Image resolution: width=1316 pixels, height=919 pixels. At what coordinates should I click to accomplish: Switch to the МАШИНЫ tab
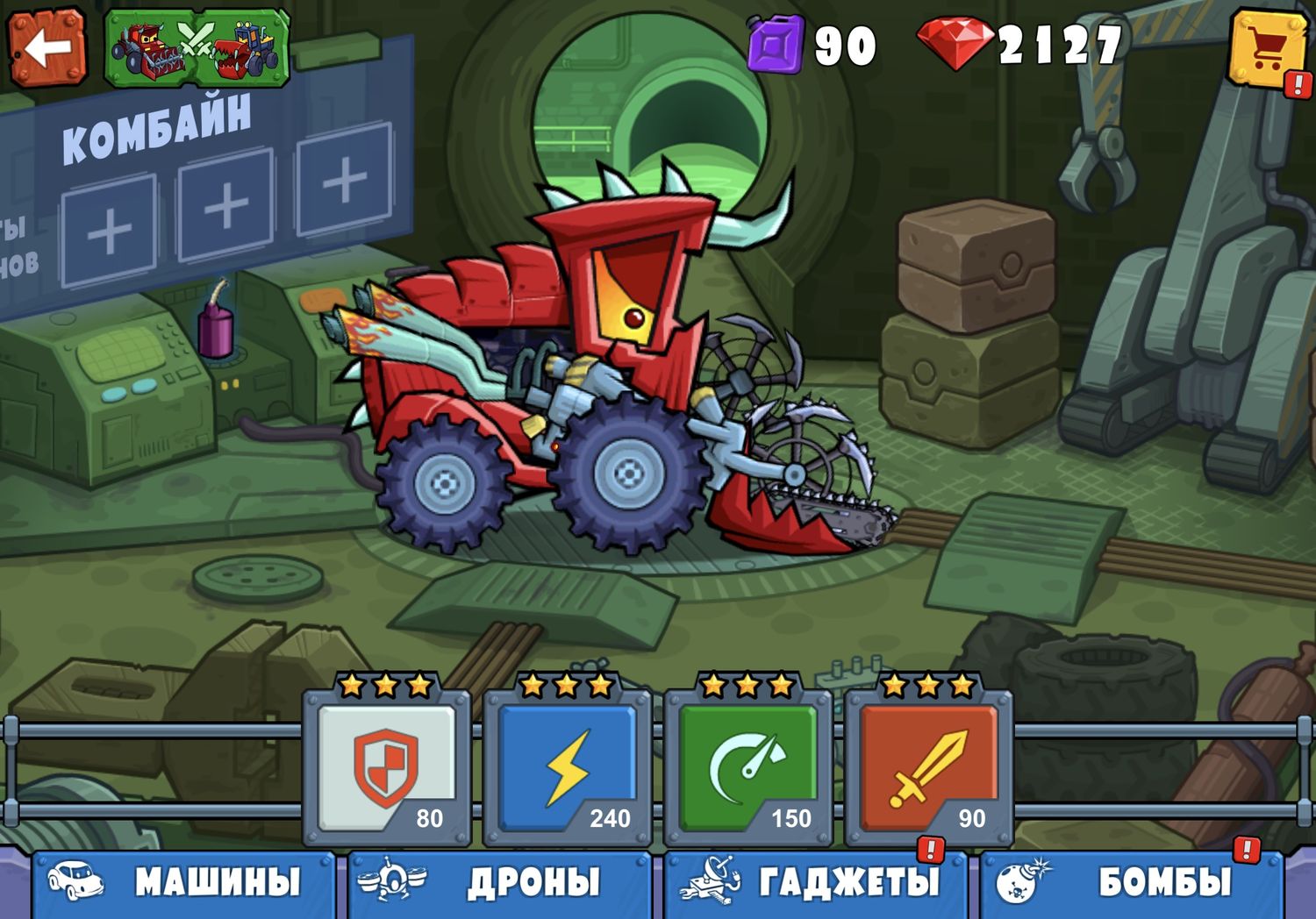(184, 884)
